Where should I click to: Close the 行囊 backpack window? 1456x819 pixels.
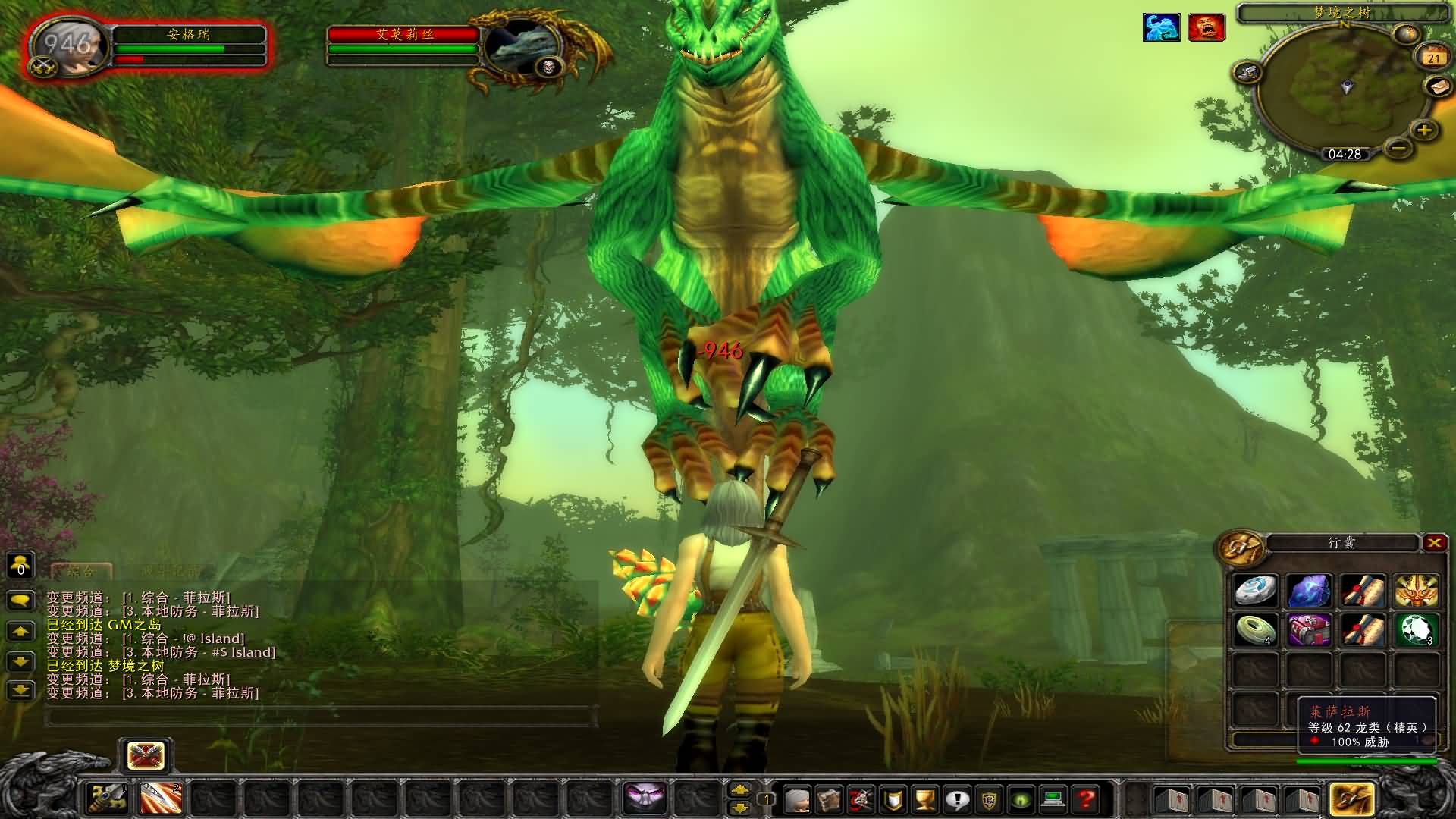(x=1433, y=542)
